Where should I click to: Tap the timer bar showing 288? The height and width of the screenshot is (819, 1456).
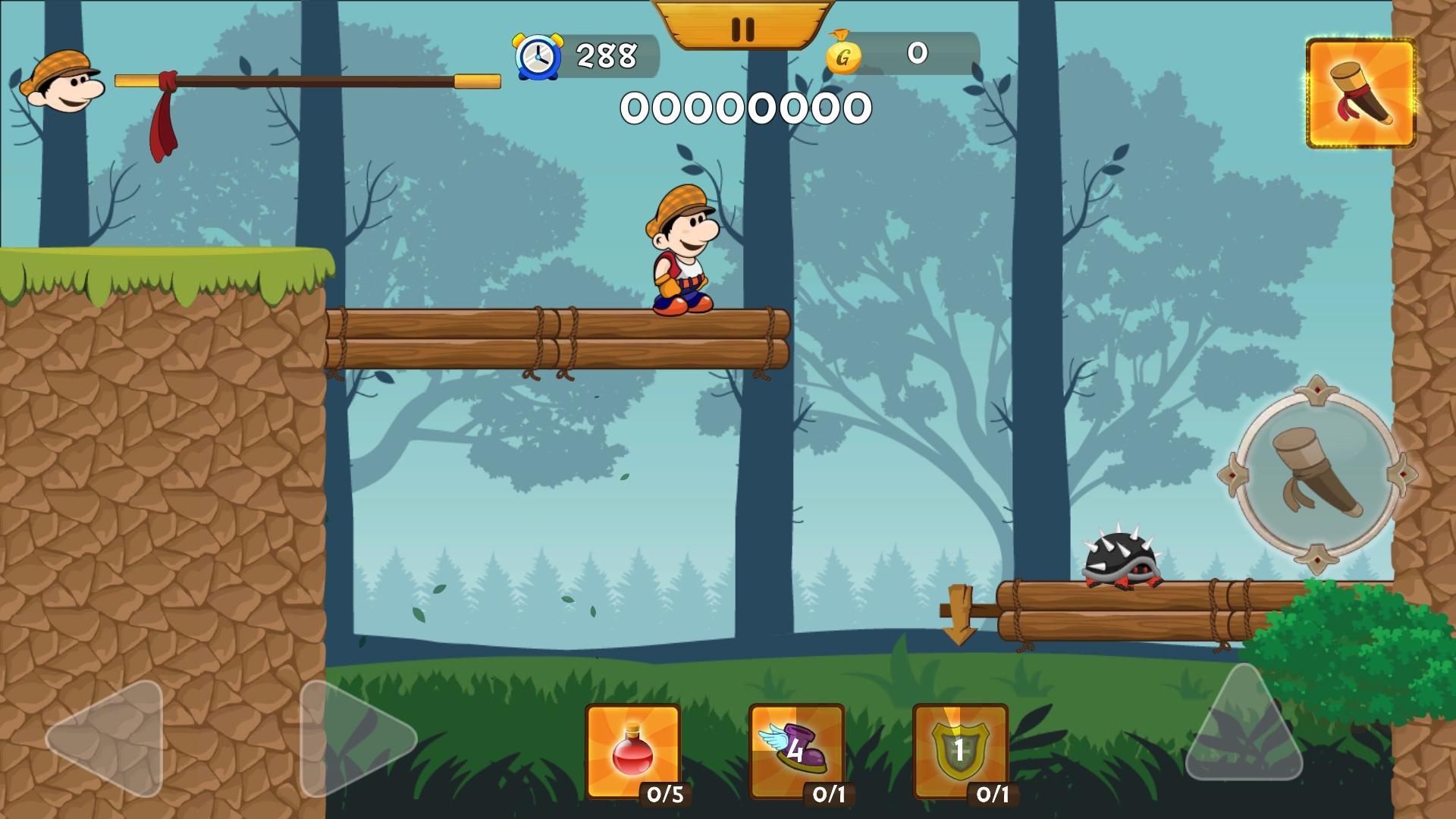607,53
